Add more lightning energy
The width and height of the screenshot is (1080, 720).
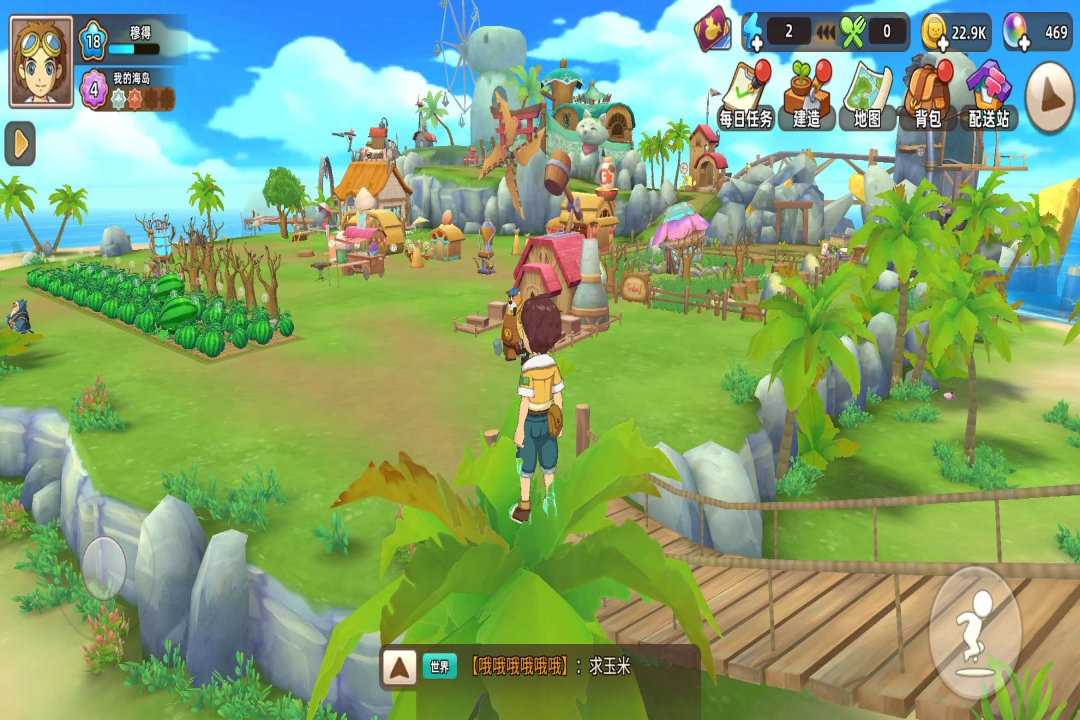coord(752,32)
